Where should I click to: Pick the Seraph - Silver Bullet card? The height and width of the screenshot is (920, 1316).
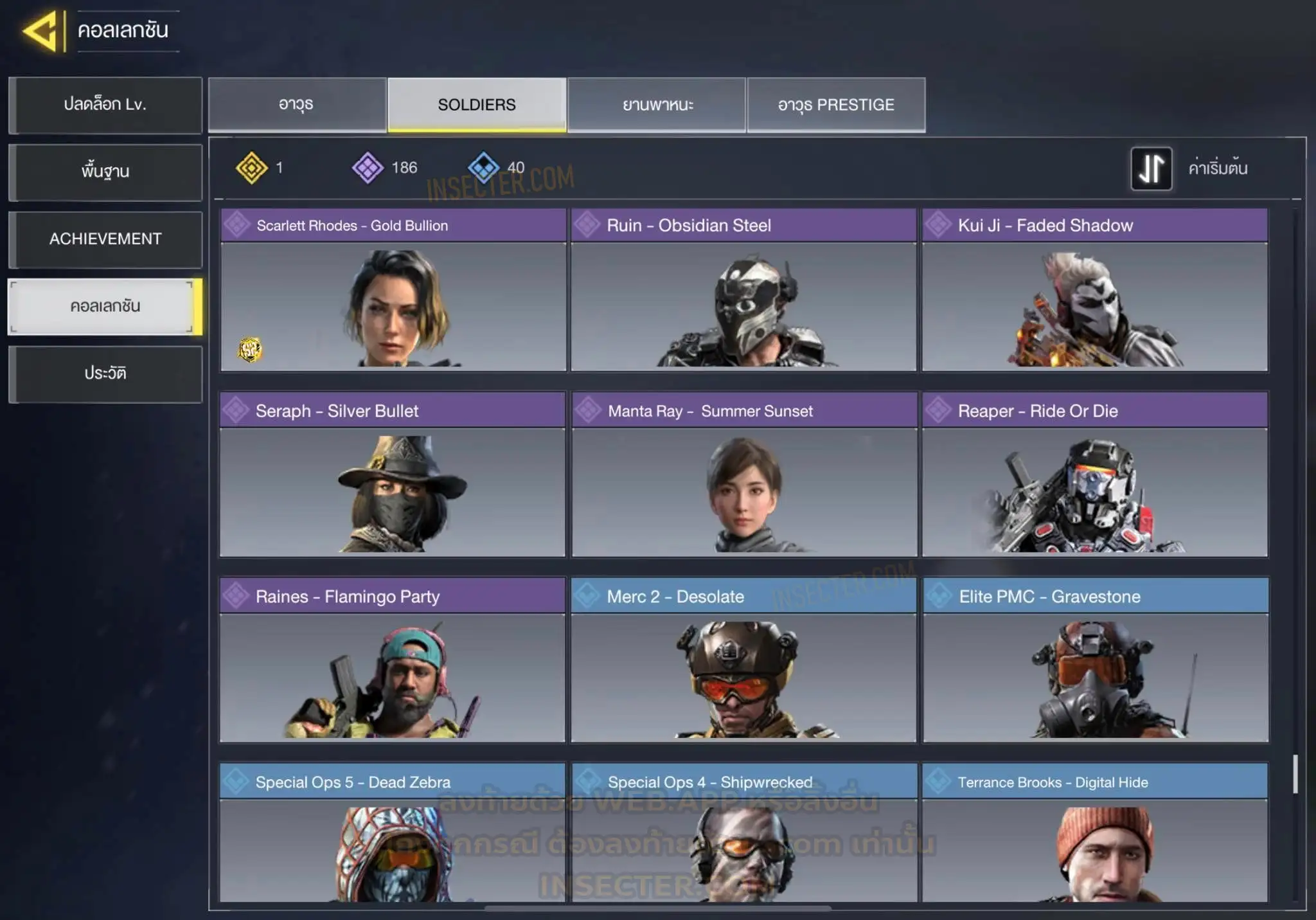click(393, 475)
